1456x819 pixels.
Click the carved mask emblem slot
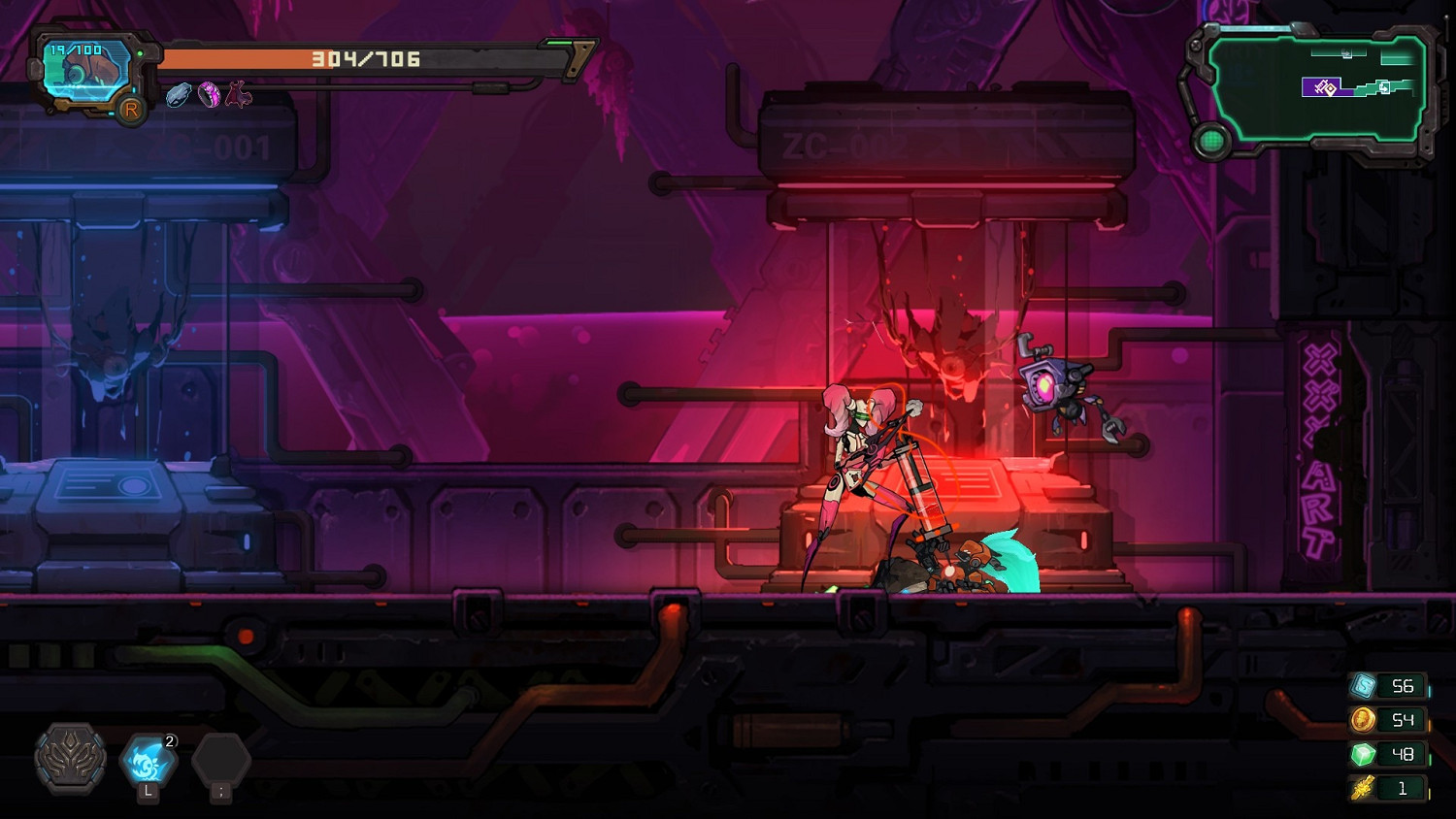point(71,758)
